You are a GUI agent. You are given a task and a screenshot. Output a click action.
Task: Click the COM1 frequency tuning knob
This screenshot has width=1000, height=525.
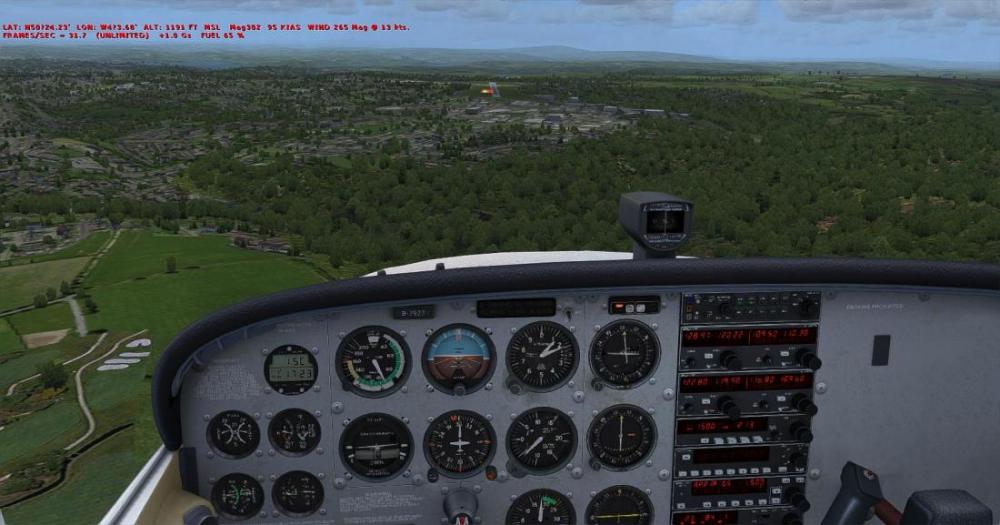732,360
